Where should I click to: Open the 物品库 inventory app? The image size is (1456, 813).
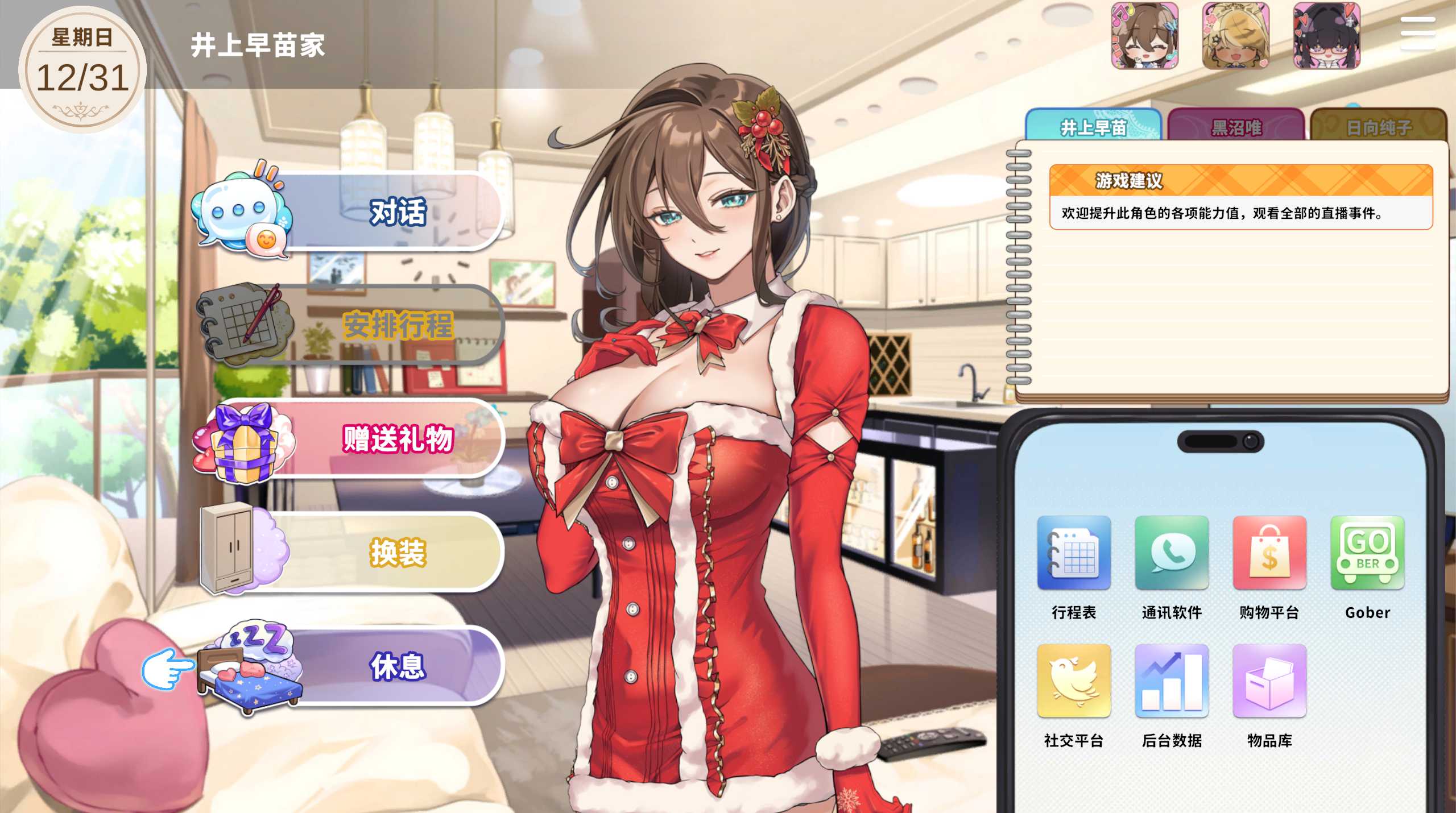tap(1269, 681)
